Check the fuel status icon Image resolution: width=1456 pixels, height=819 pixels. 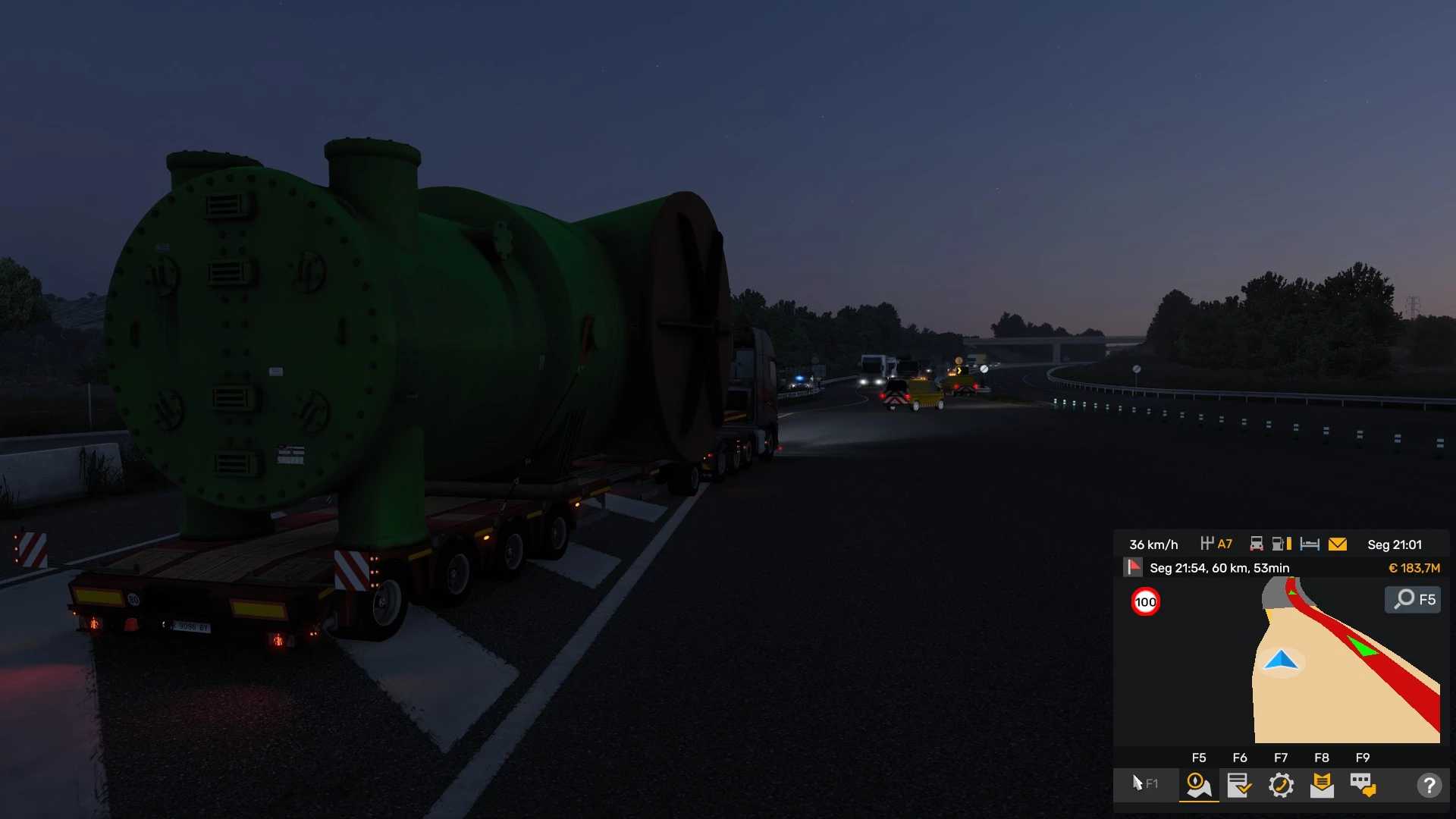1282,543
